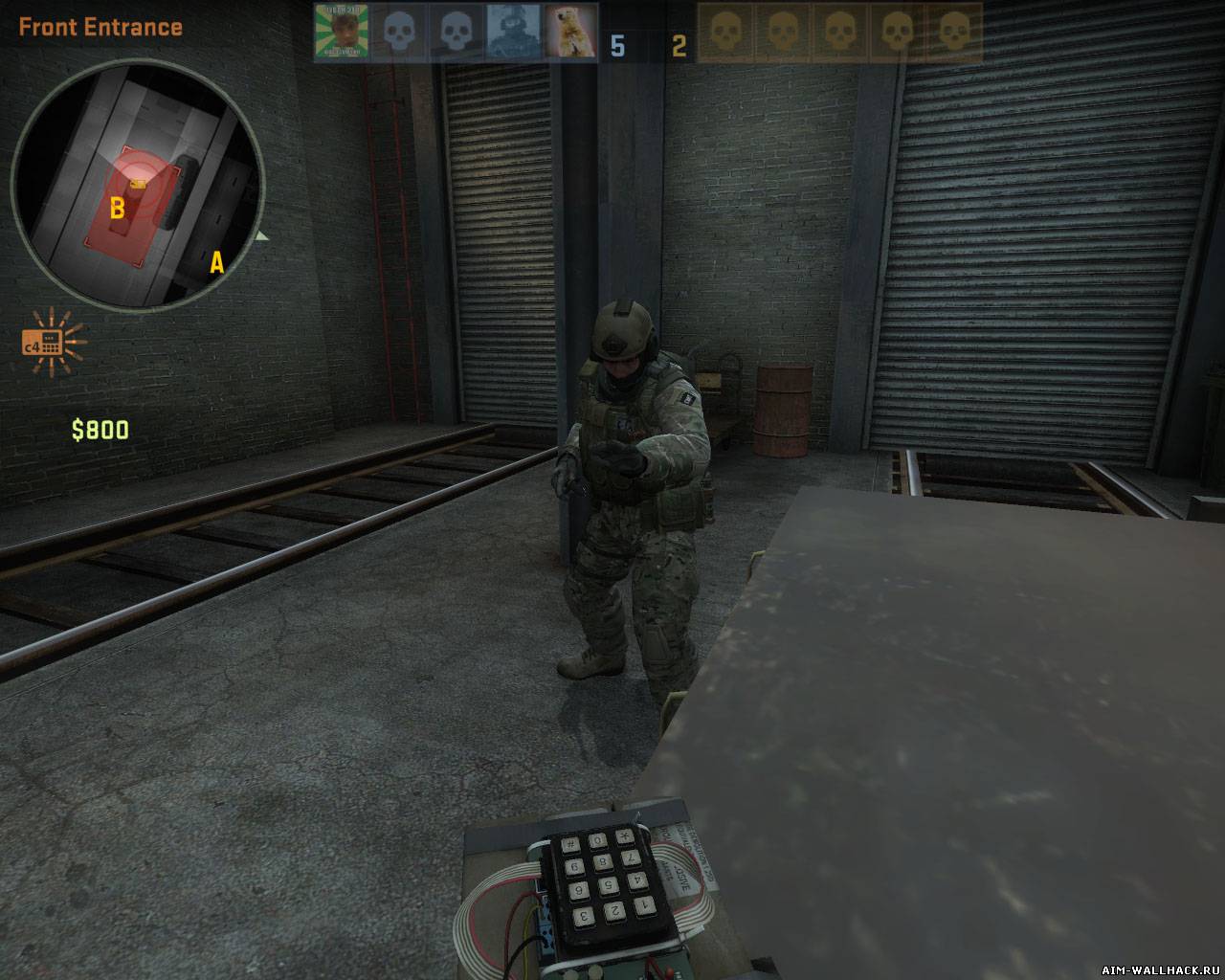Select the B bombsite marker on radar
This screenshot has width=1225, height=980.
(118, 208)
